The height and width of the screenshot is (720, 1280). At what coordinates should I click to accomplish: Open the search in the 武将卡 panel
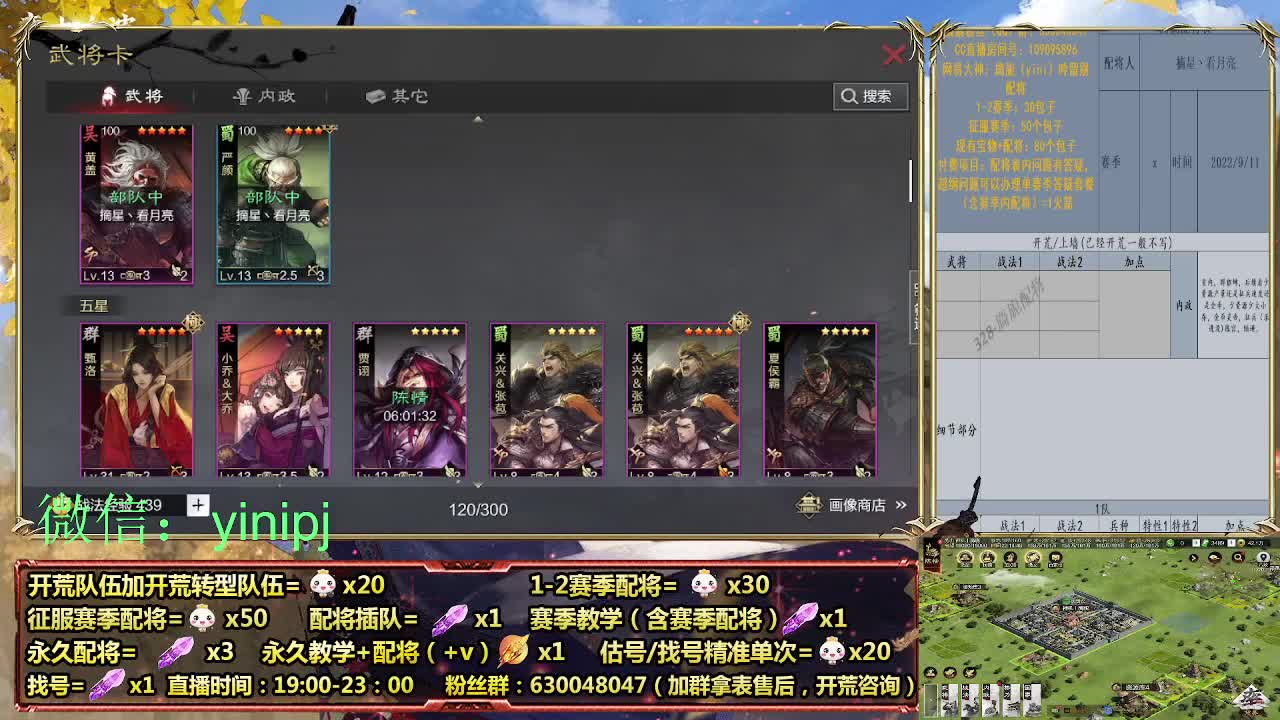point(871,96)
